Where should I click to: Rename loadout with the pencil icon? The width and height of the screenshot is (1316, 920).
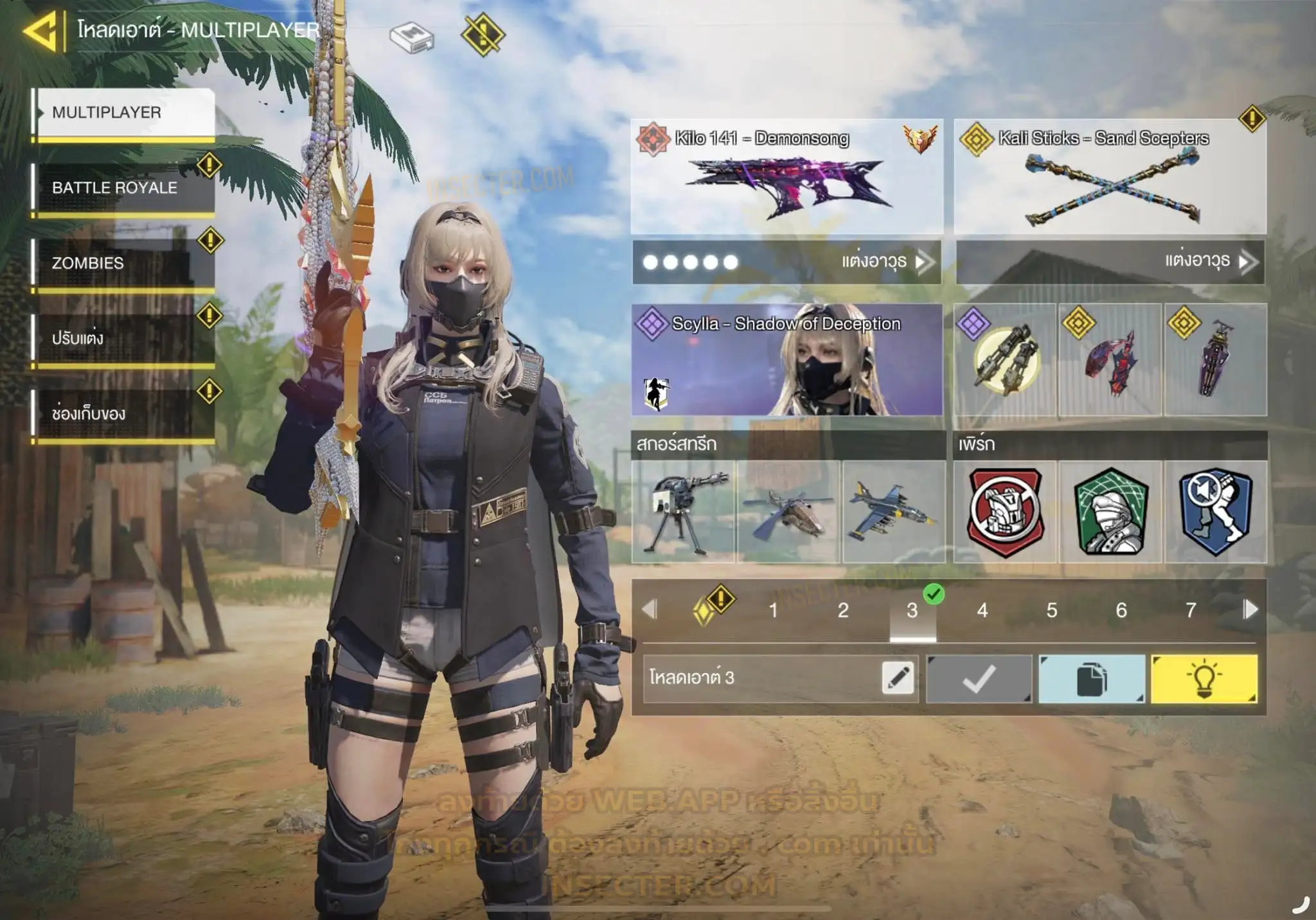898,678
